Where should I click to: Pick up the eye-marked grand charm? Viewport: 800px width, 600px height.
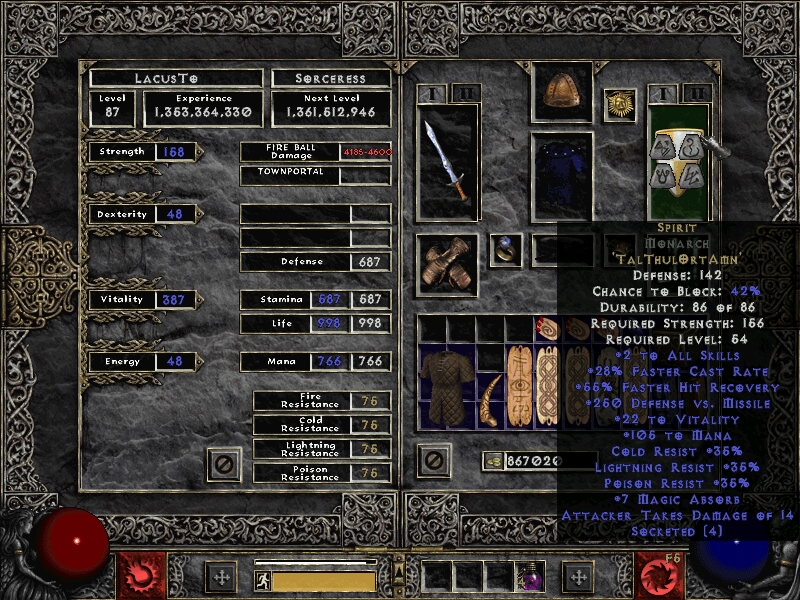(x=520, y=386)
